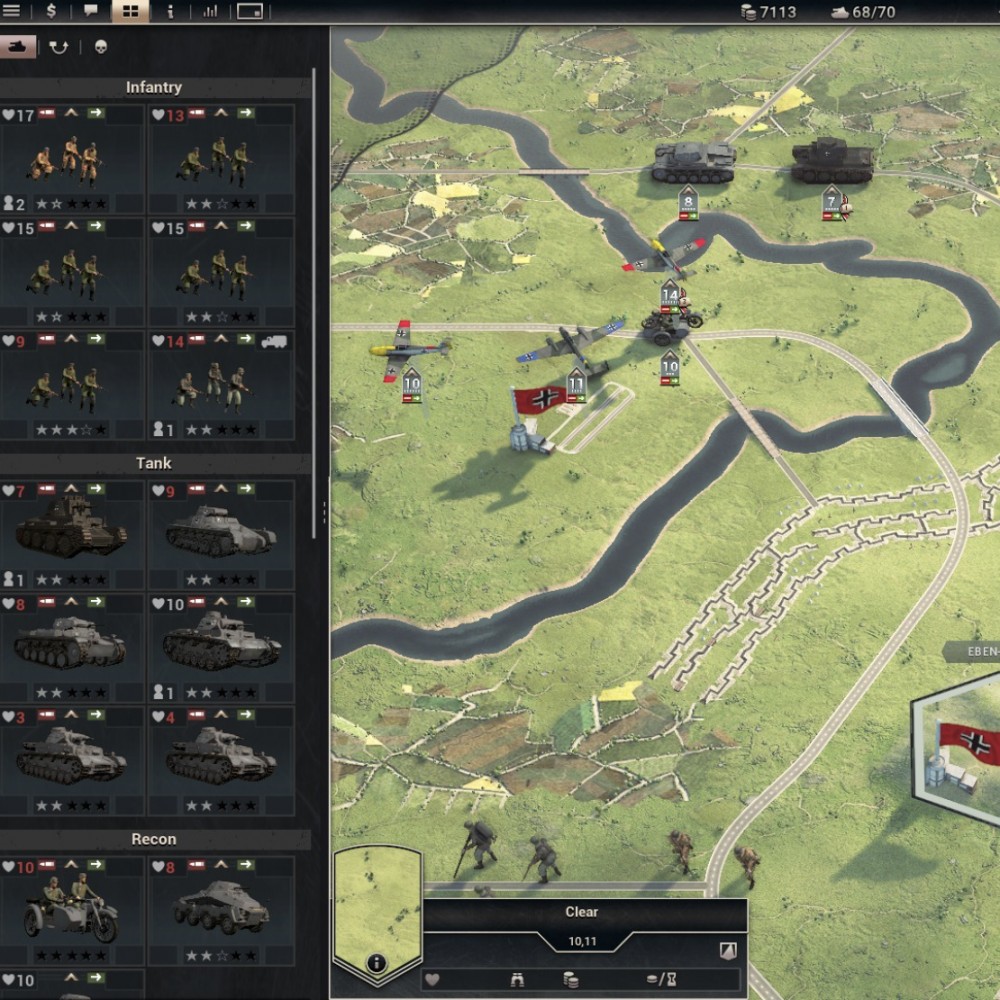Select the infantry unit with 17 strength

[71, 158]
